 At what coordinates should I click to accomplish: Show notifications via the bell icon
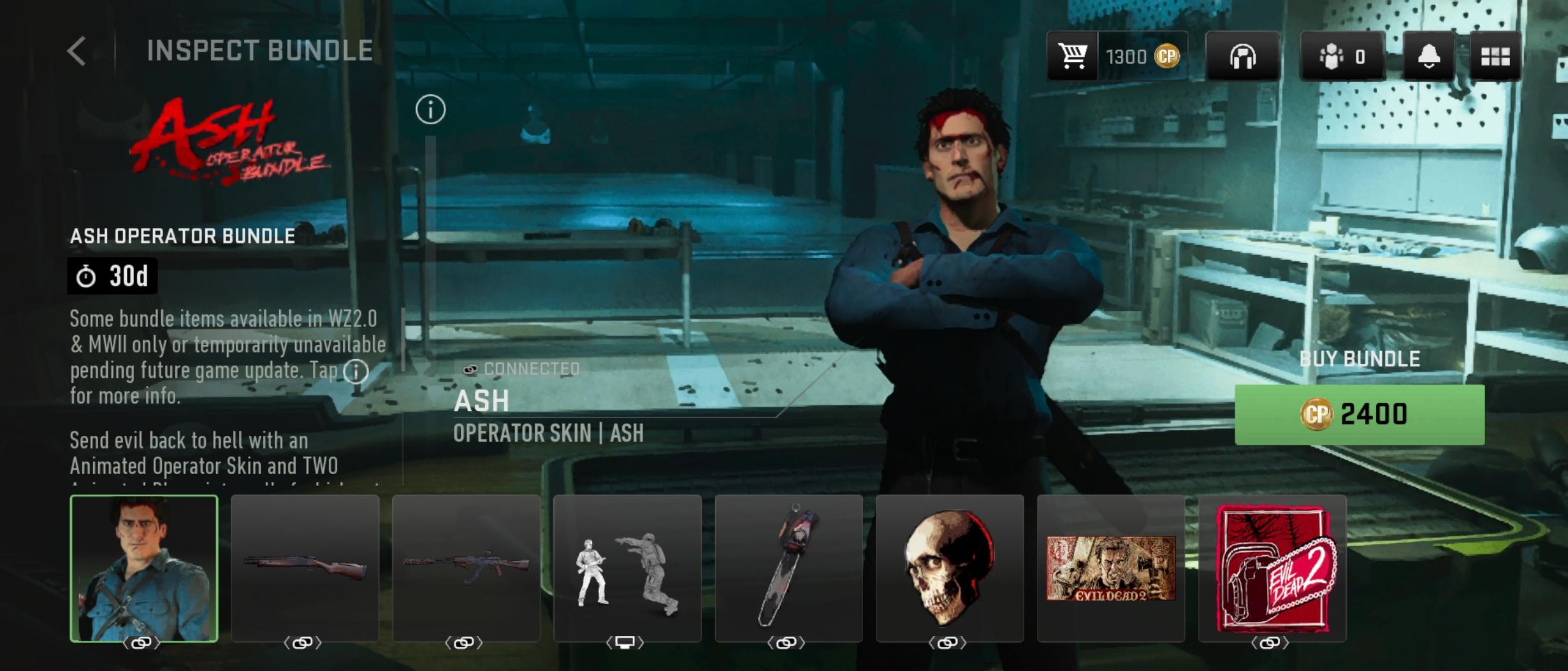pyautogui.click(x=1428, y=56)
